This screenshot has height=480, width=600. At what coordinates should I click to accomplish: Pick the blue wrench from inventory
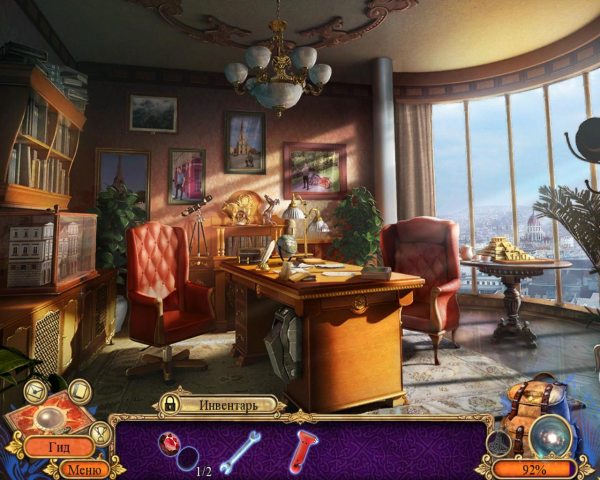240,450
